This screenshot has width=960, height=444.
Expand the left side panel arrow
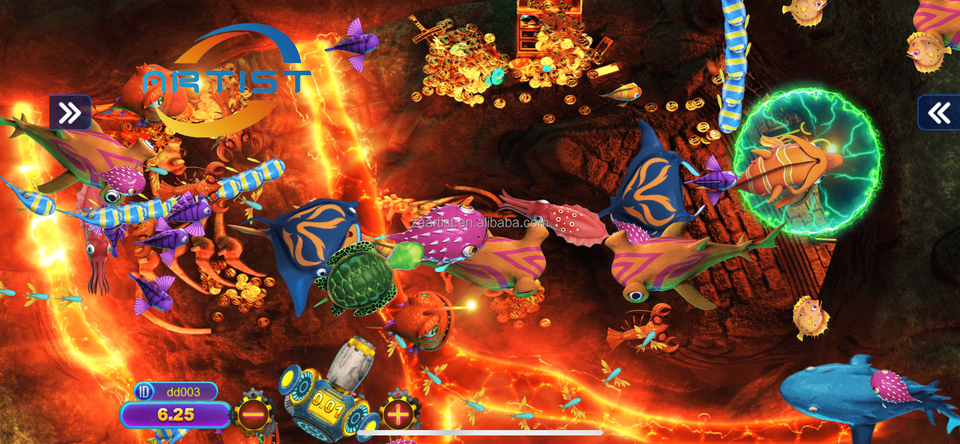tap(70, 113)
